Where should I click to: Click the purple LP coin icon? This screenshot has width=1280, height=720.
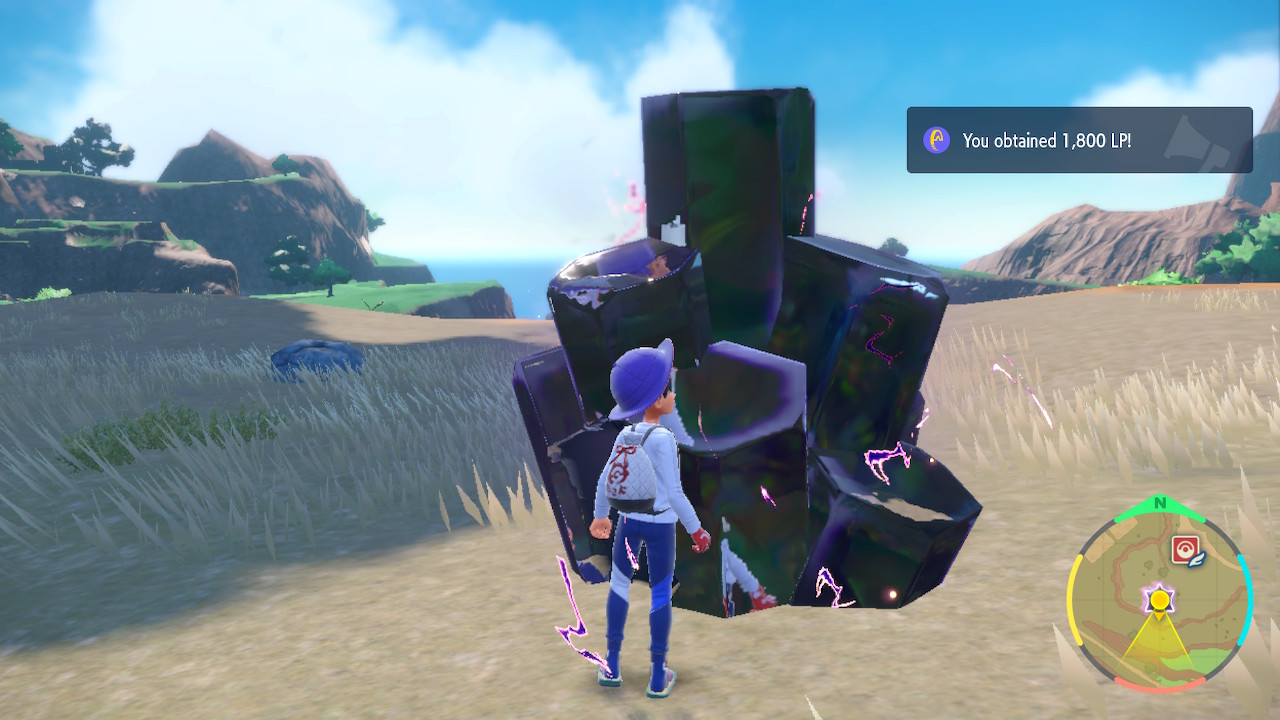(935, 140)
